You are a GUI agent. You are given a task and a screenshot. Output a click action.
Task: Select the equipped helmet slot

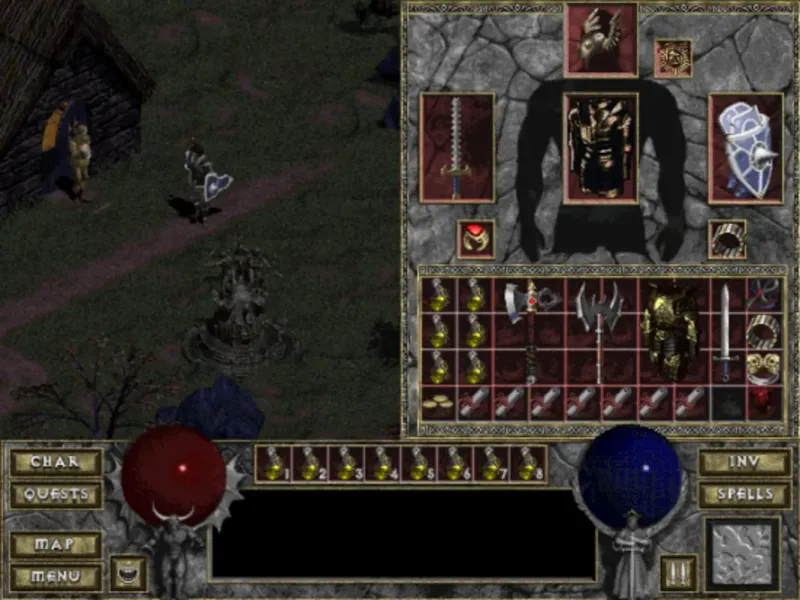pos(601,38)
